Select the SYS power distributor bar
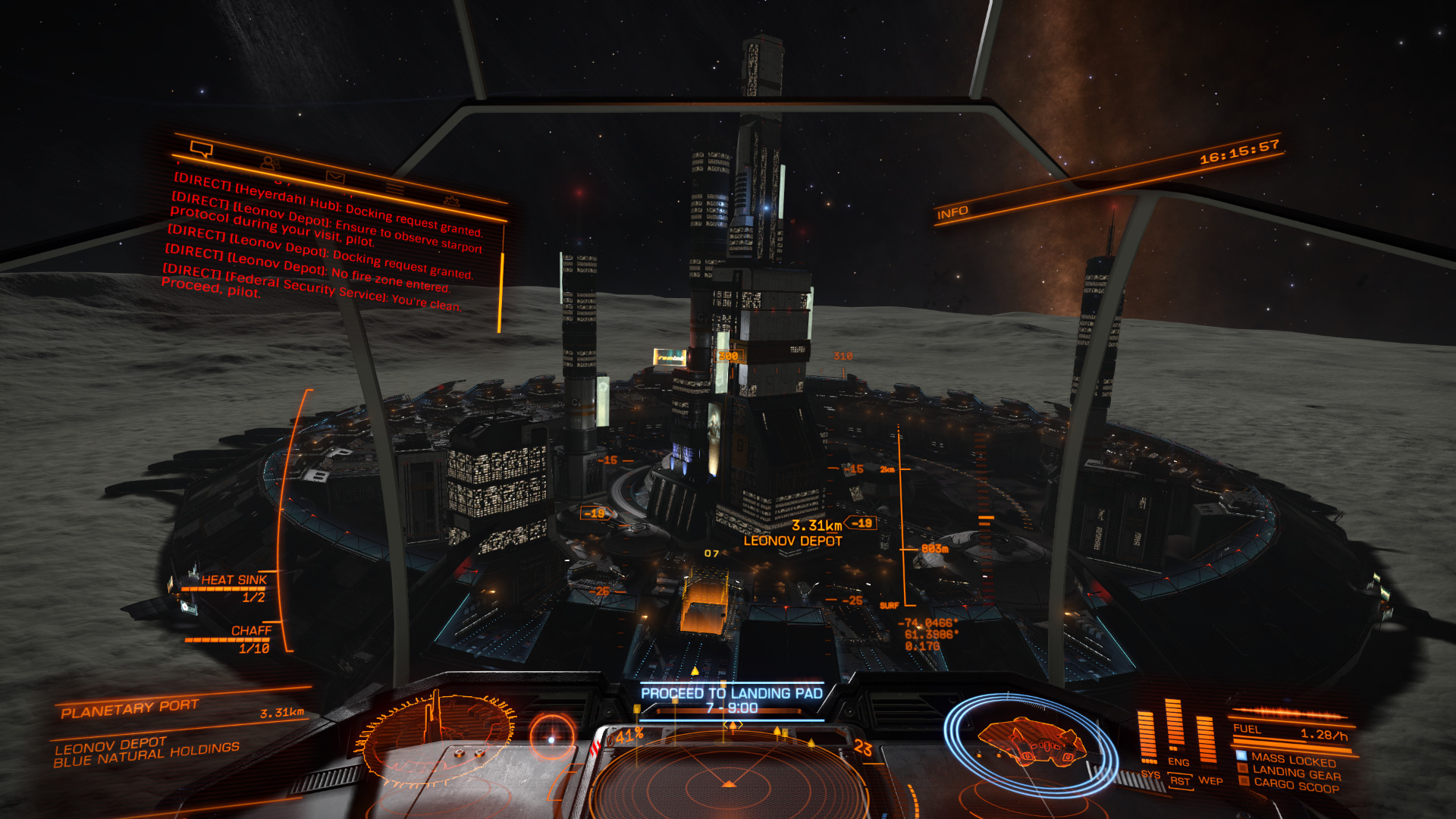Viewport: 1456px width, 819px height. coord(1148,737)
